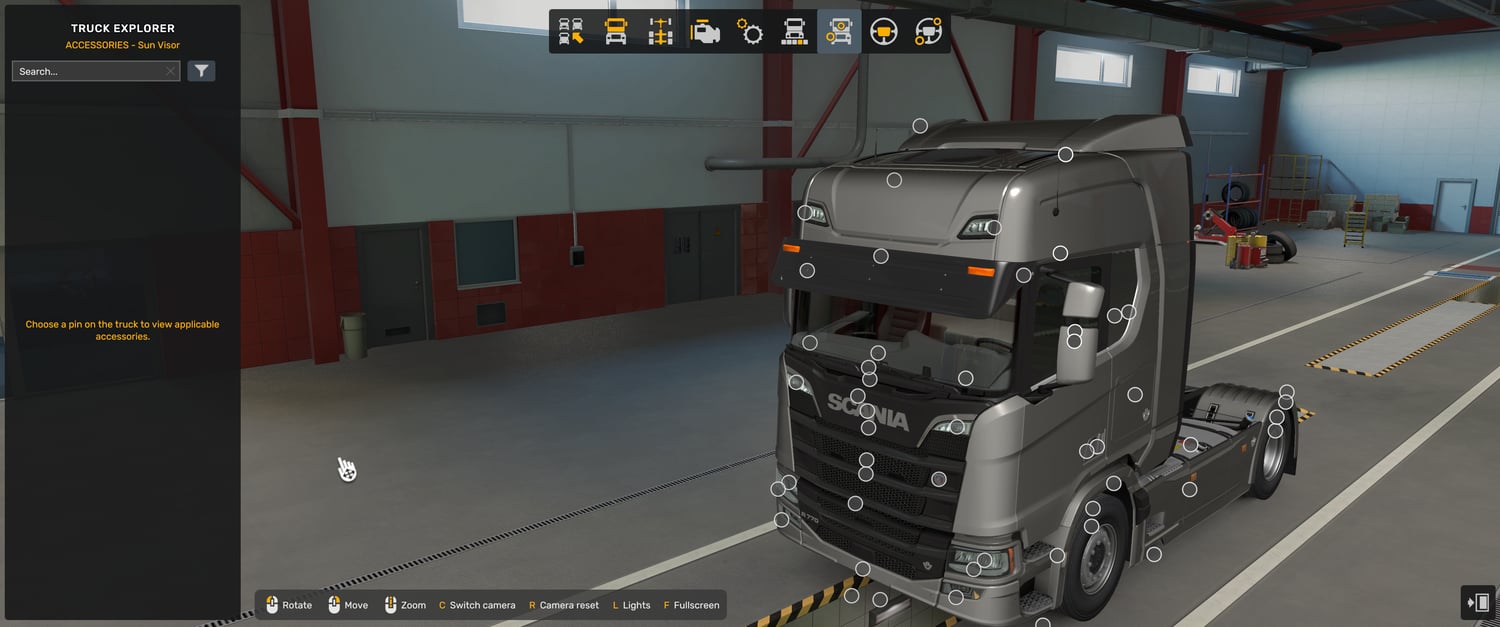Viewport: 1500px width, 627px height.
Task: Open the truck selection category
Action: click(x=571, y=32)
